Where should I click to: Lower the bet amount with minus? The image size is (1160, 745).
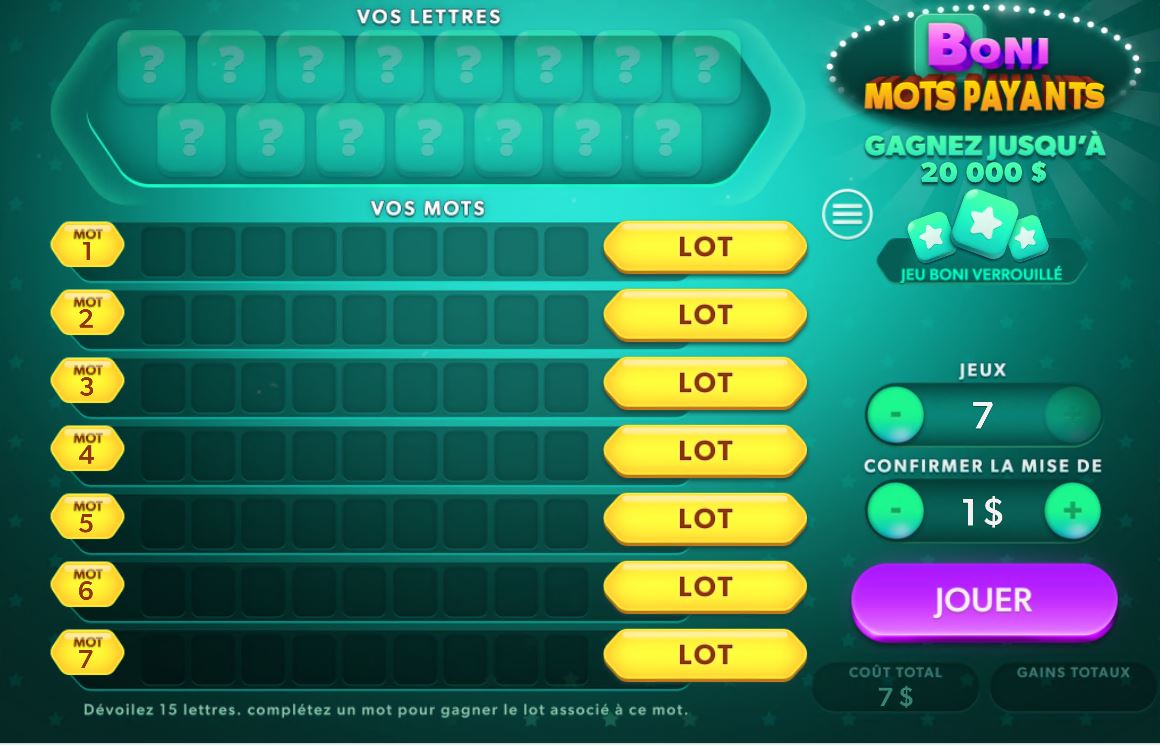pyautogui.click(x=895, y=511)
